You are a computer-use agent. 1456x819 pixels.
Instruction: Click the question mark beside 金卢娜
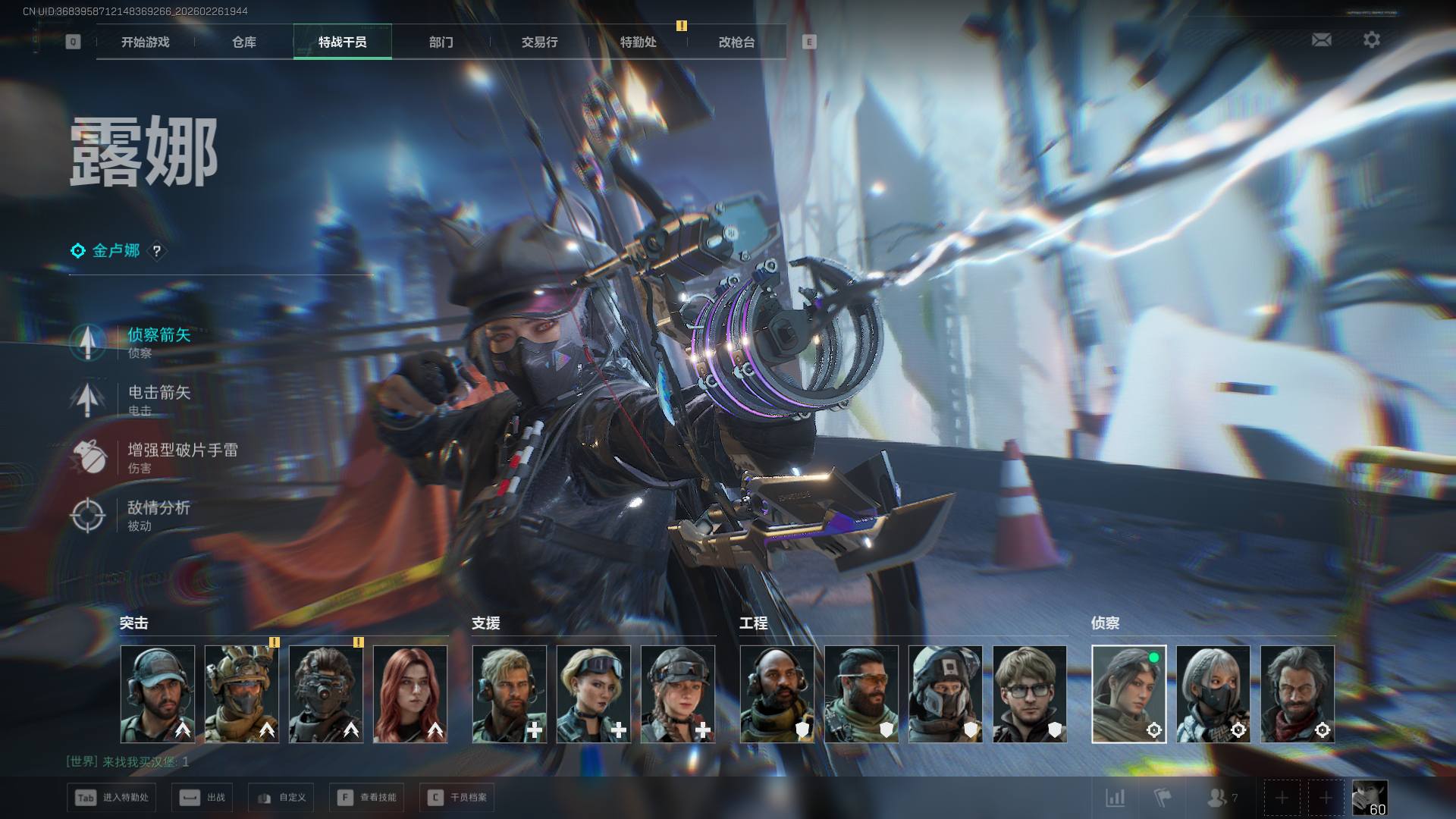click(157, 251)
